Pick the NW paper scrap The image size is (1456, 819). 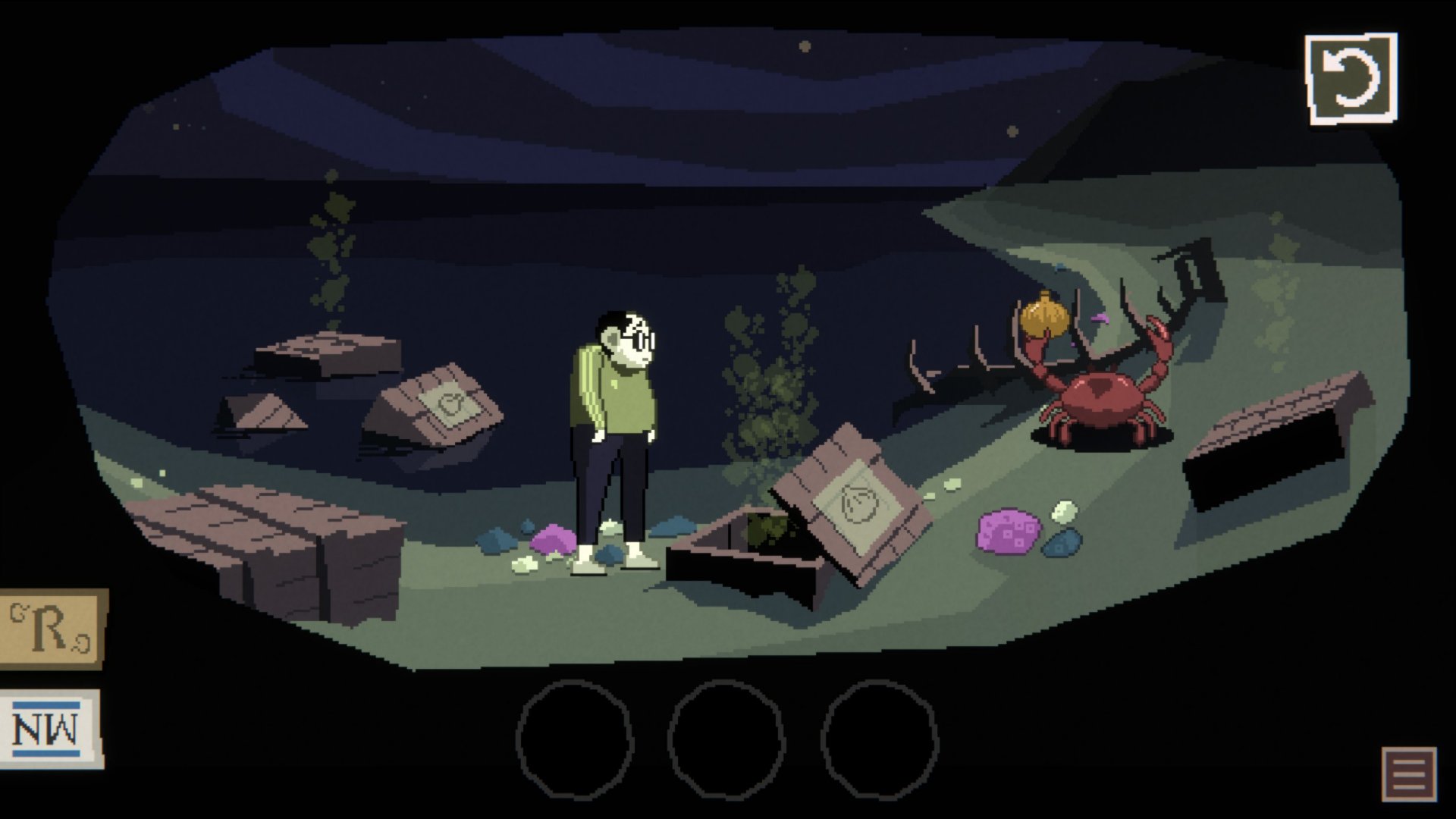coord(52,730)
